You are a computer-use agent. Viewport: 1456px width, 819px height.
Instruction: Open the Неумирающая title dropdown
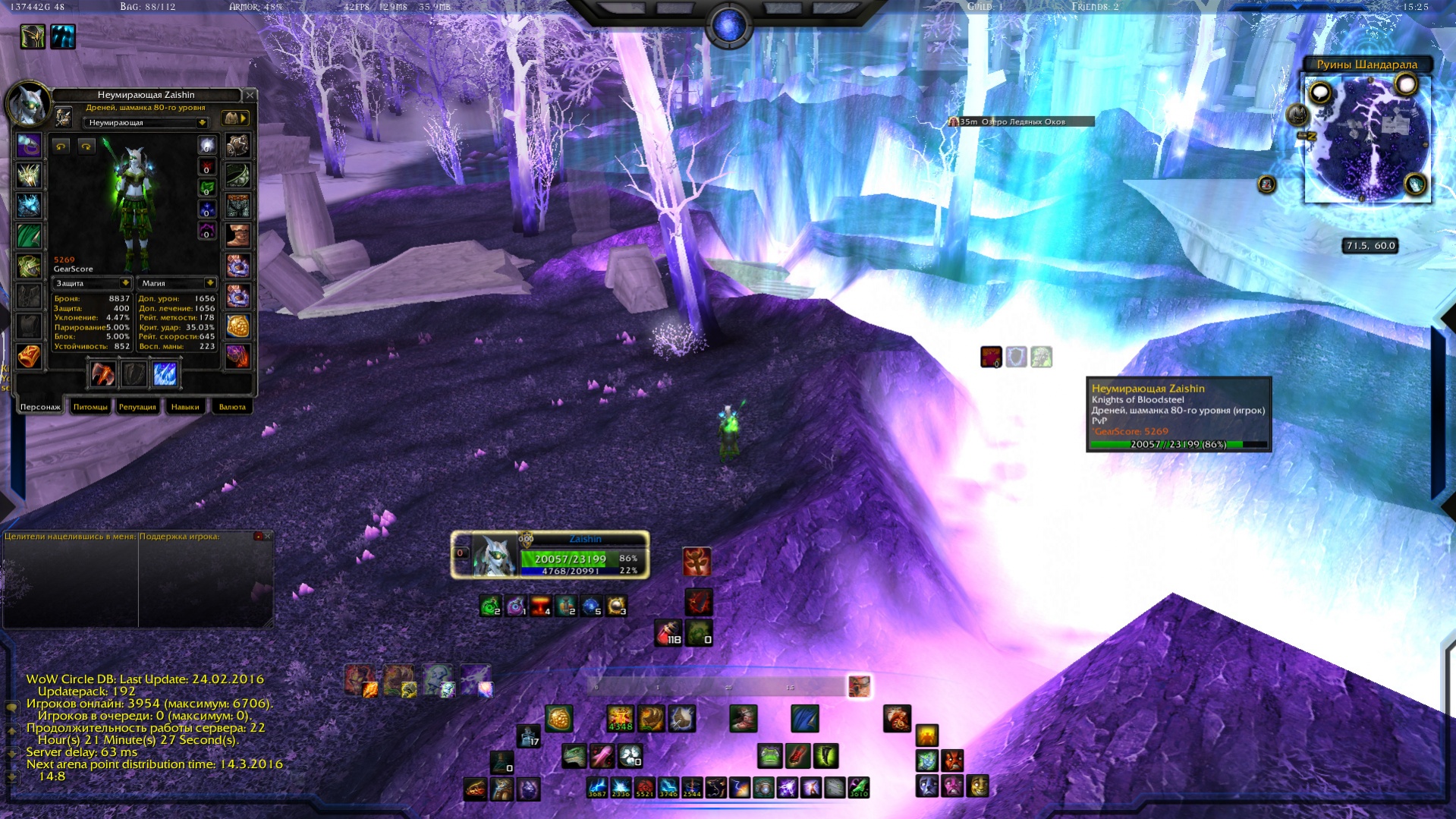[202, 123]
